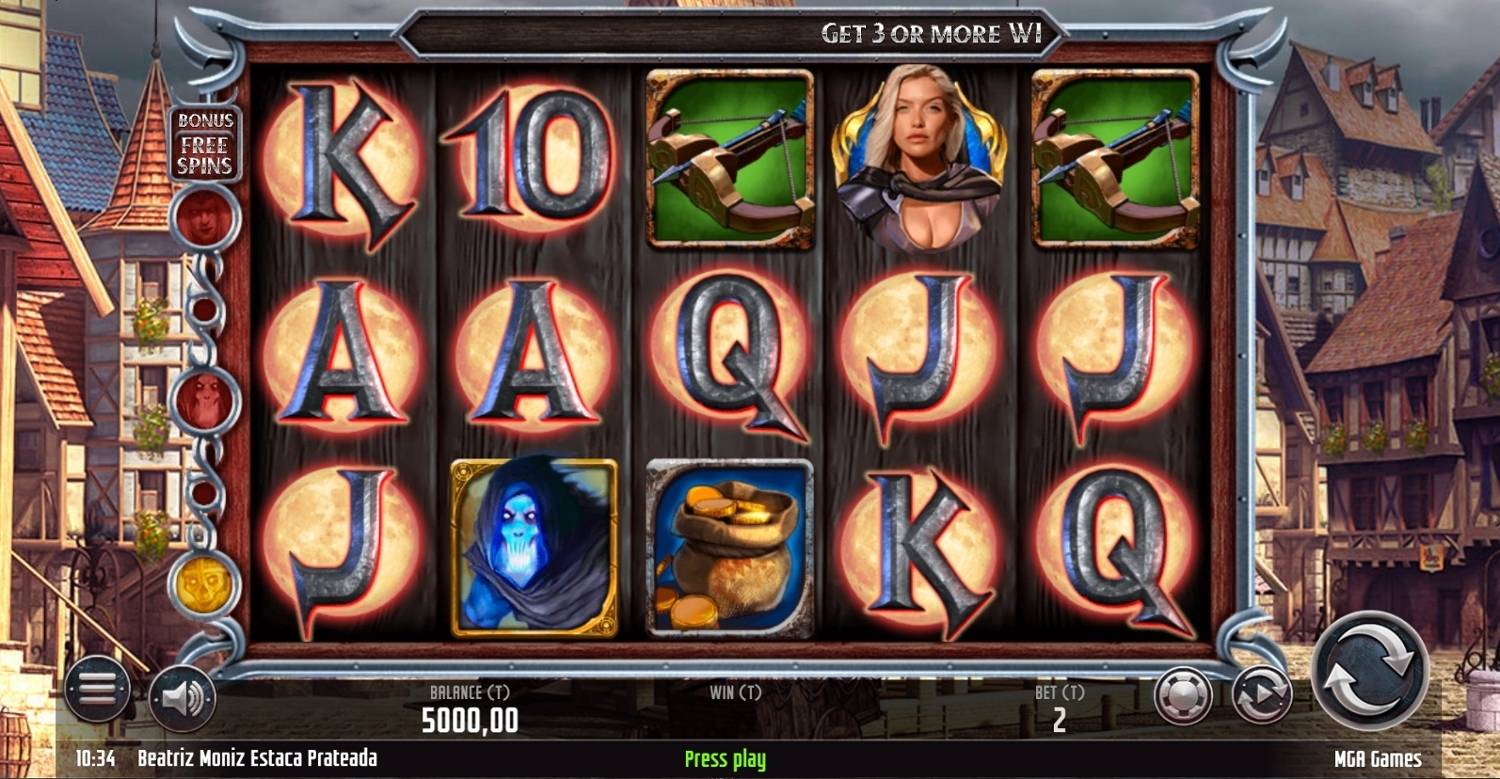Spin the reels with the large arrows button
Image resolution: width=1500 pixels, height=779 pixels.
(x=1369, y=669)
